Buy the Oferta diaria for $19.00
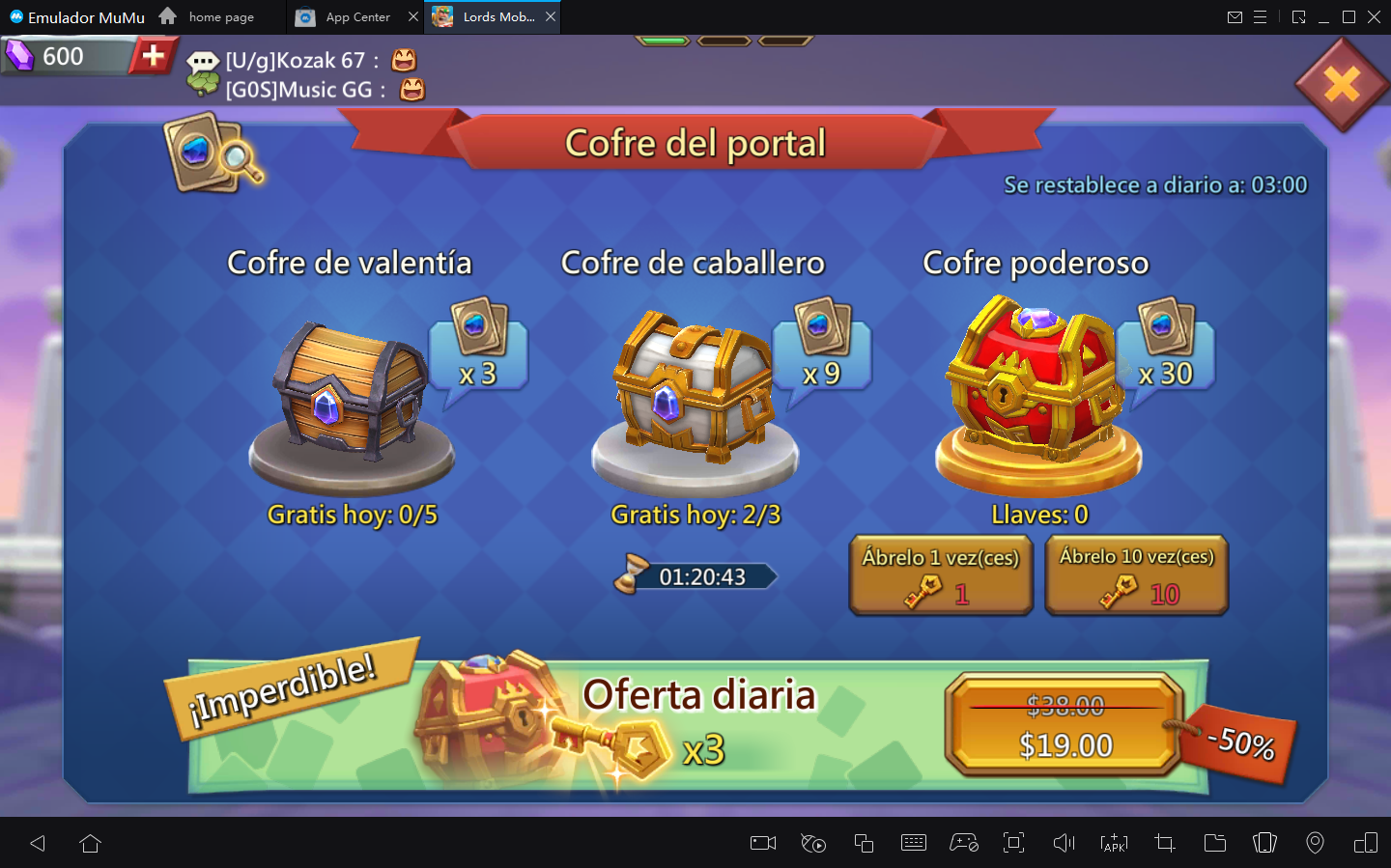Image resolution: width=1391 pixels, height=868 pixels. 1065,726
